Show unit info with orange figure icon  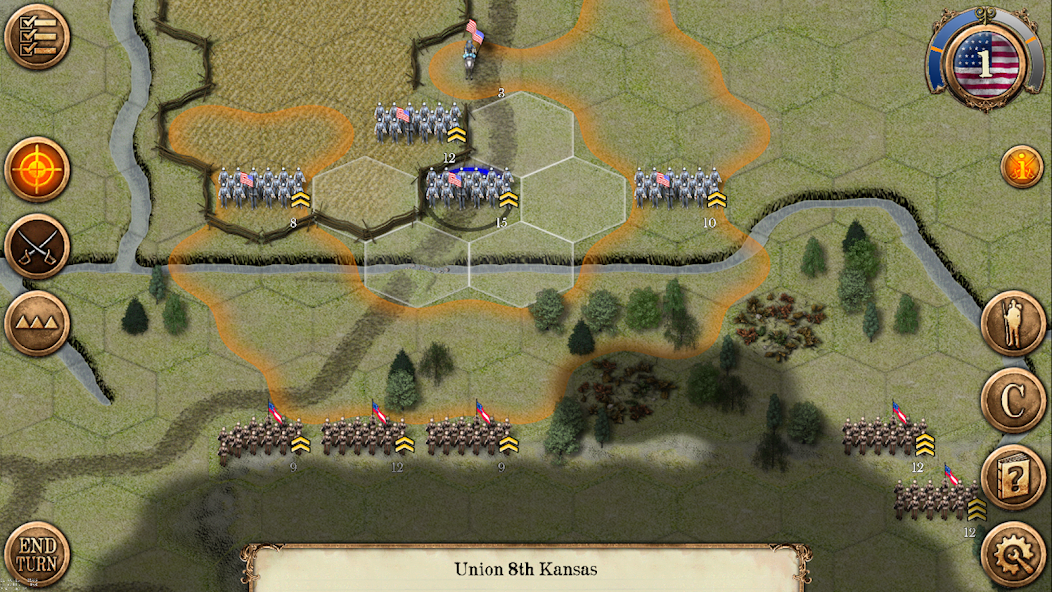pos(1021,167)
